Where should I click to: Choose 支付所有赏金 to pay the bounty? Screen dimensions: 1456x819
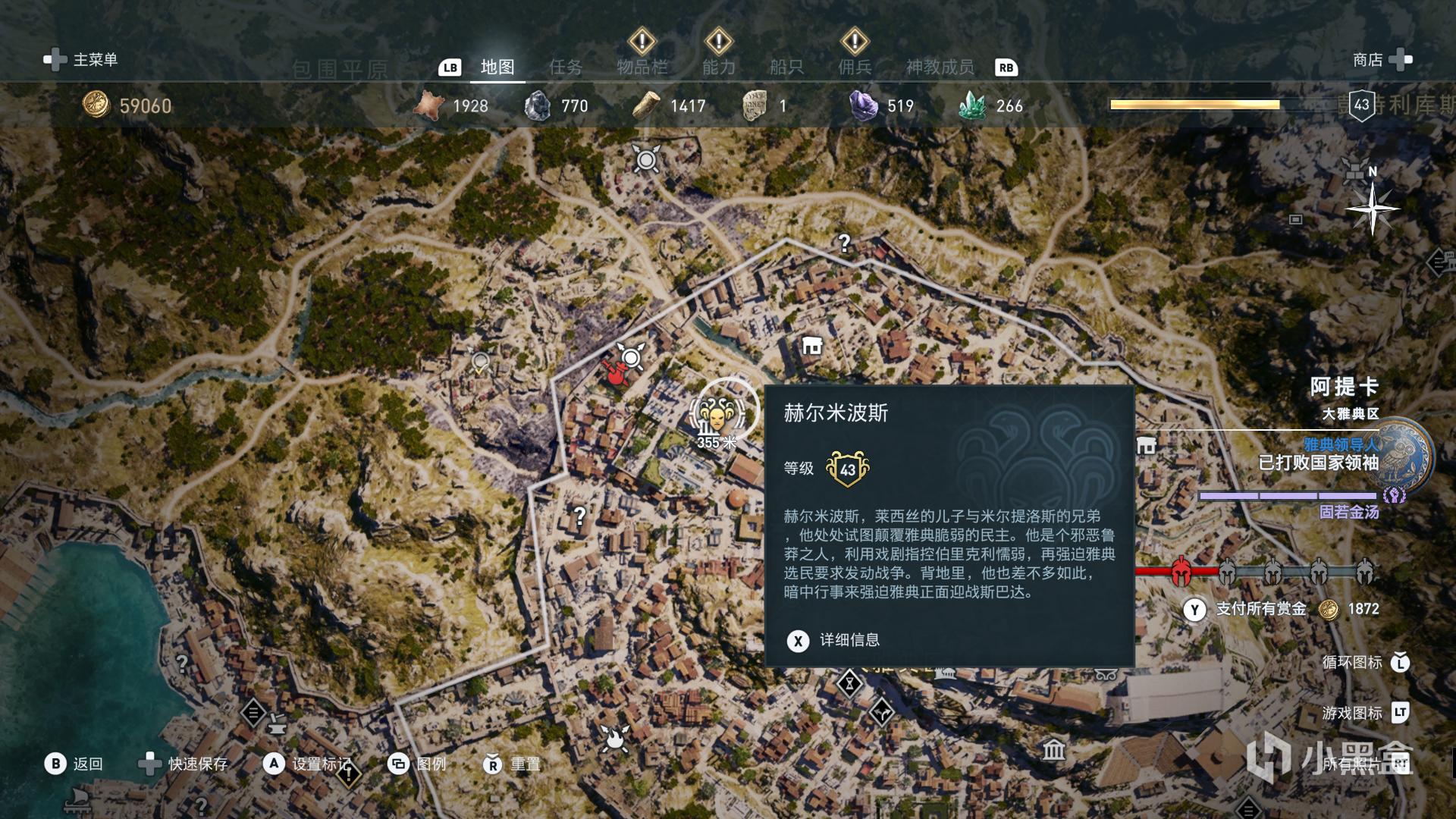click(1260, 609)
